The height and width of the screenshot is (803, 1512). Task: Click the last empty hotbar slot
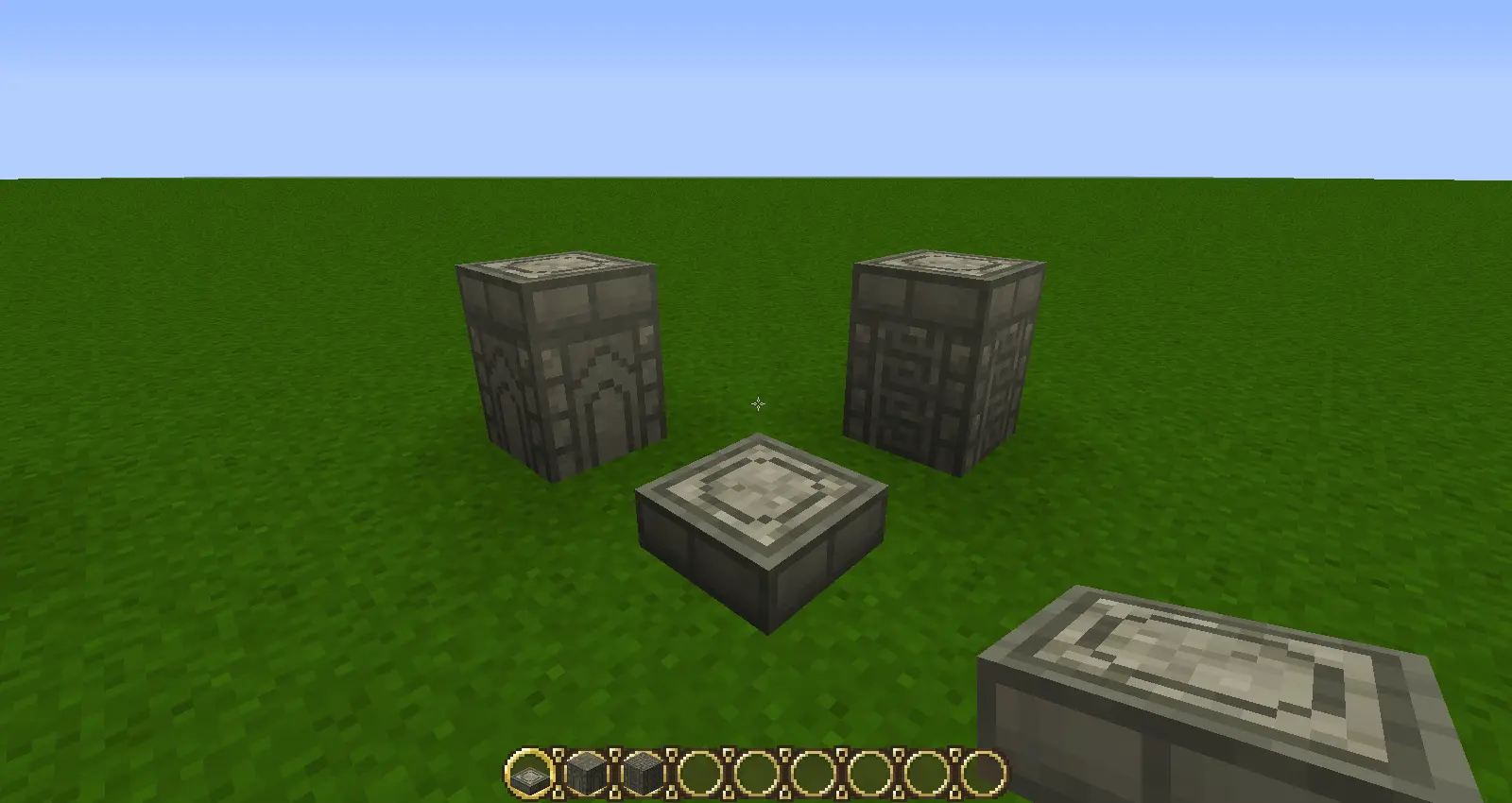981,775
